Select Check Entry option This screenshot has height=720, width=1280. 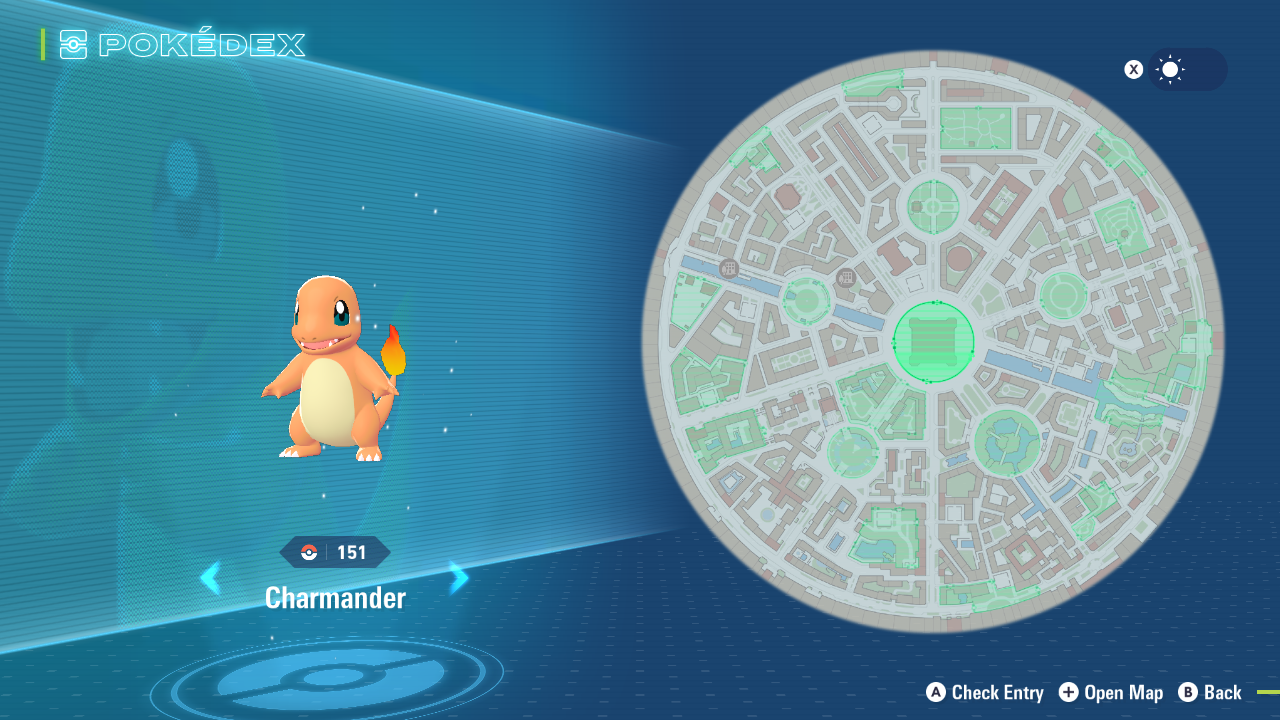[x=985, y=692]
